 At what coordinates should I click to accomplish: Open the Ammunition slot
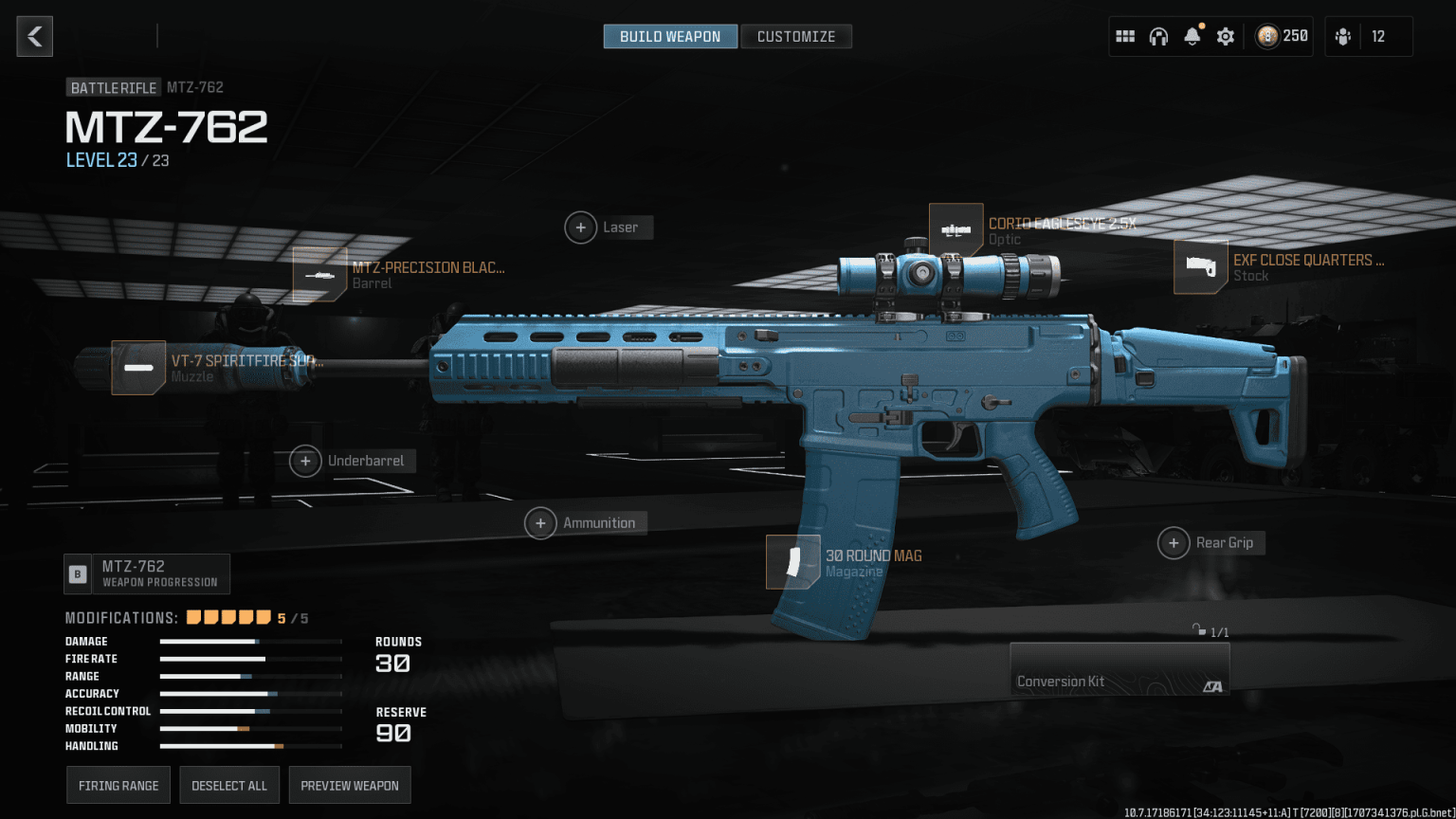coord(540,522)
